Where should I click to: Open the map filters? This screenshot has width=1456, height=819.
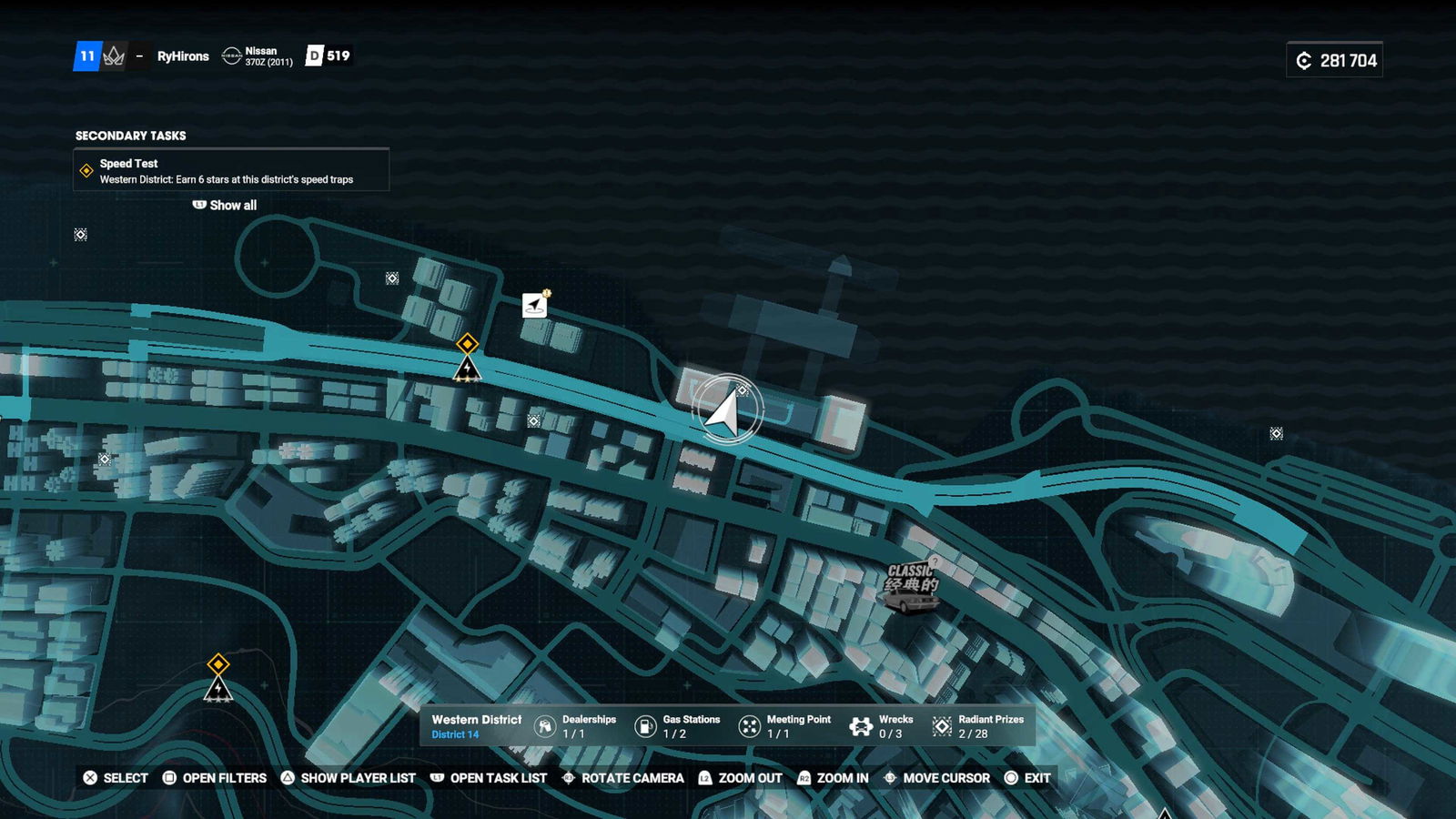[215, 778]
